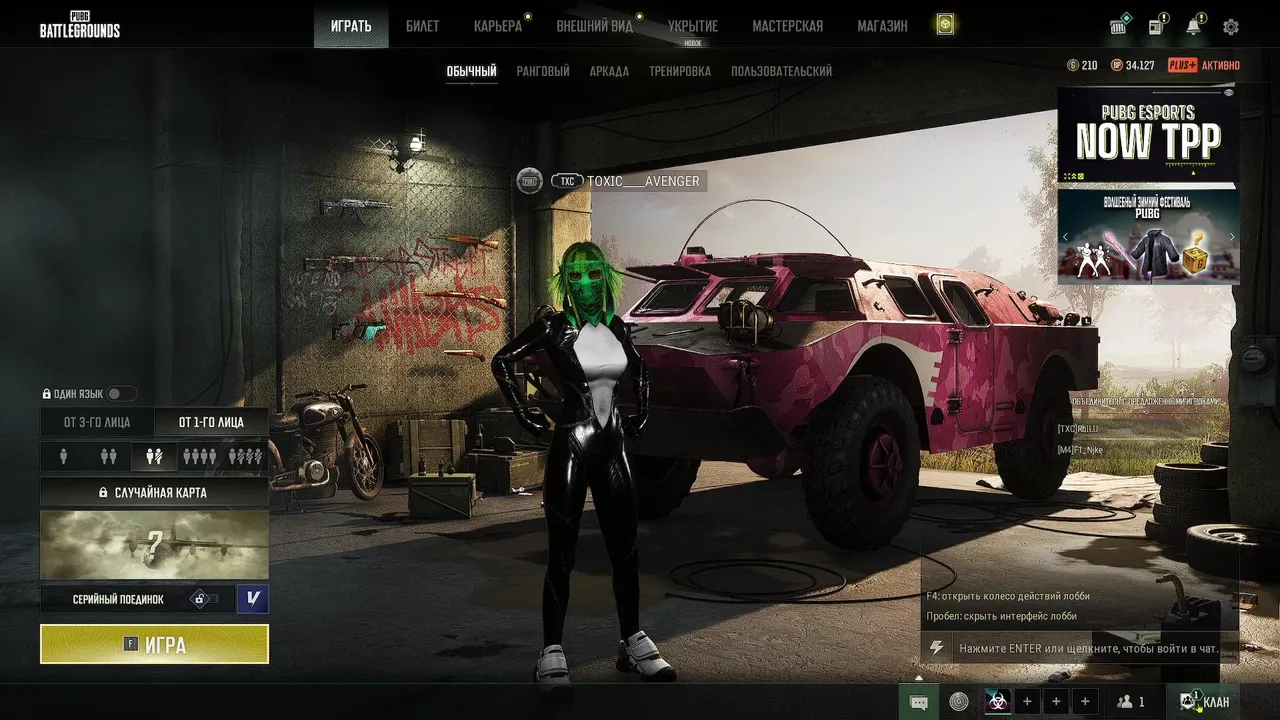Image resolution: width=1280 pixels, height=720 pixels.
Task: Start matchmaking with the yellow ИГРА button
Action: pyautogui.click(x=154, y=644)
